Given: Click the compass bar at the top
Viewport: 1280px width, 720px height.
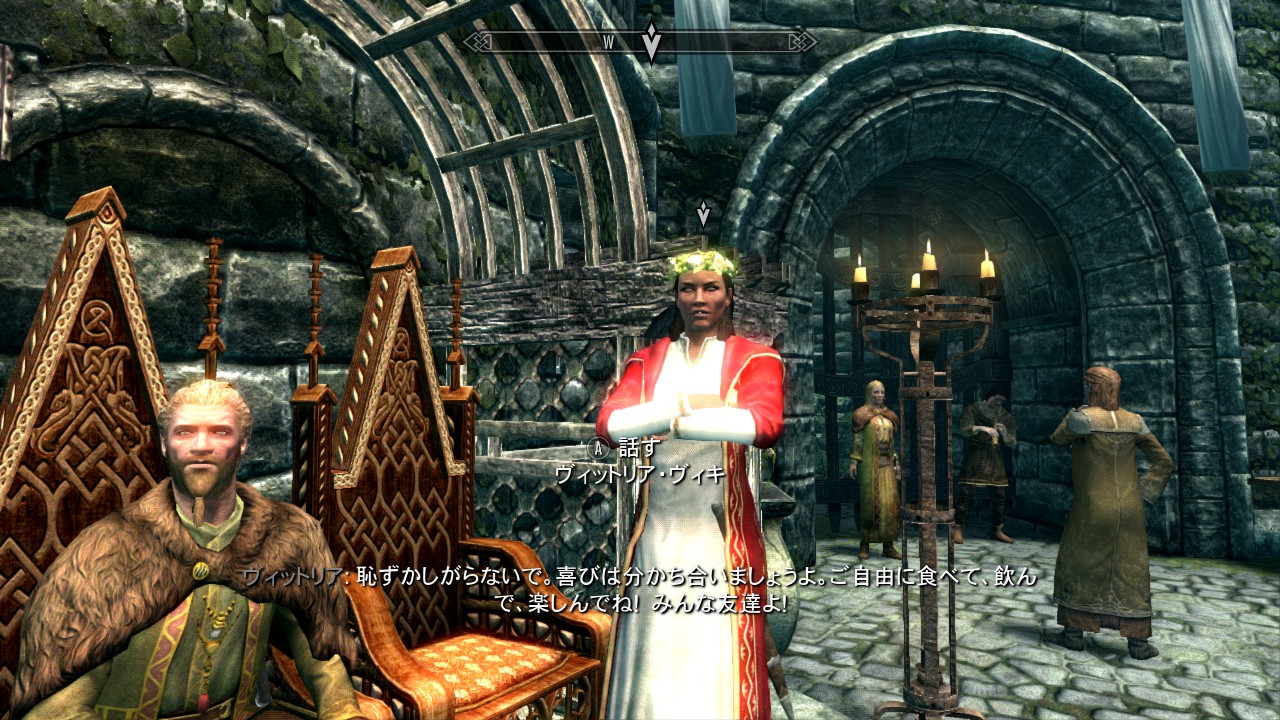Looking at the screenshot, I should coord(560,42).
